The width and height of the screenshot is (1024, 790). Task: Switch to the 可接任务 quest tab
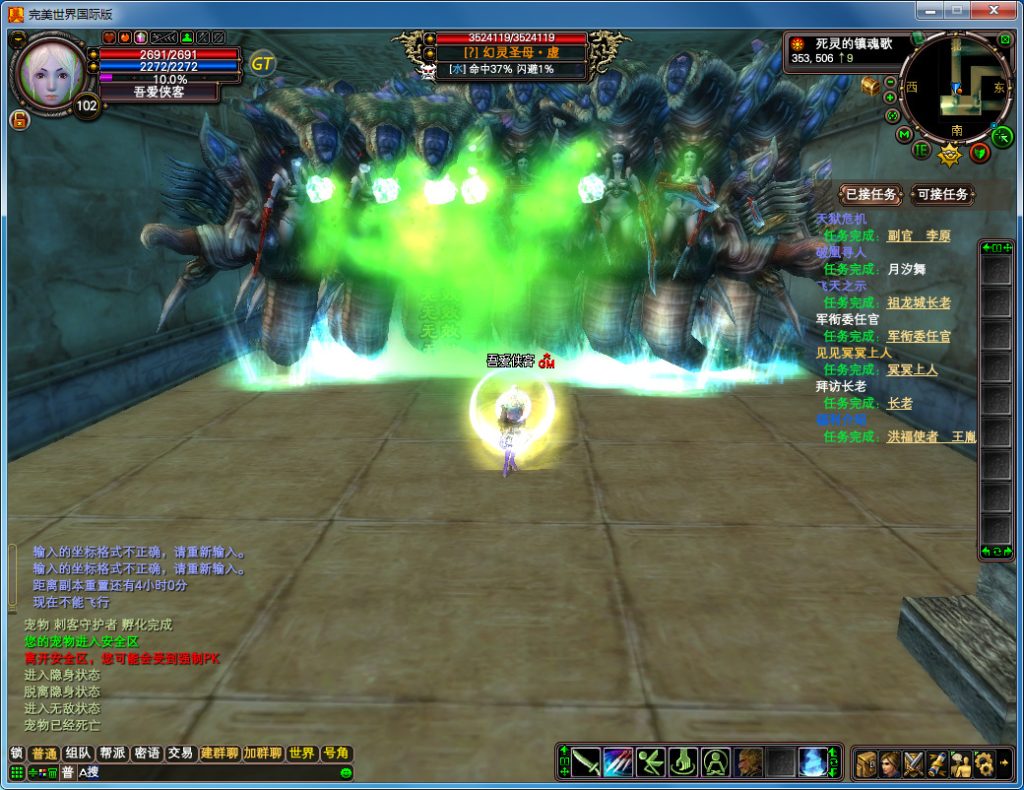coord(942,194)
